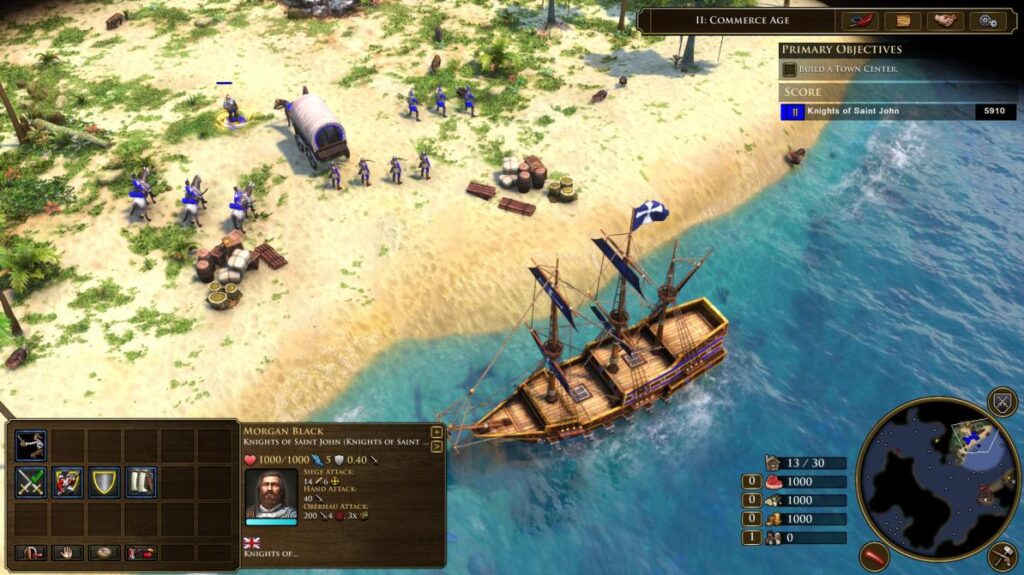Open the diplomacy handshake panel
This screenshot has height=575, width=1024.
click(945, 21)
